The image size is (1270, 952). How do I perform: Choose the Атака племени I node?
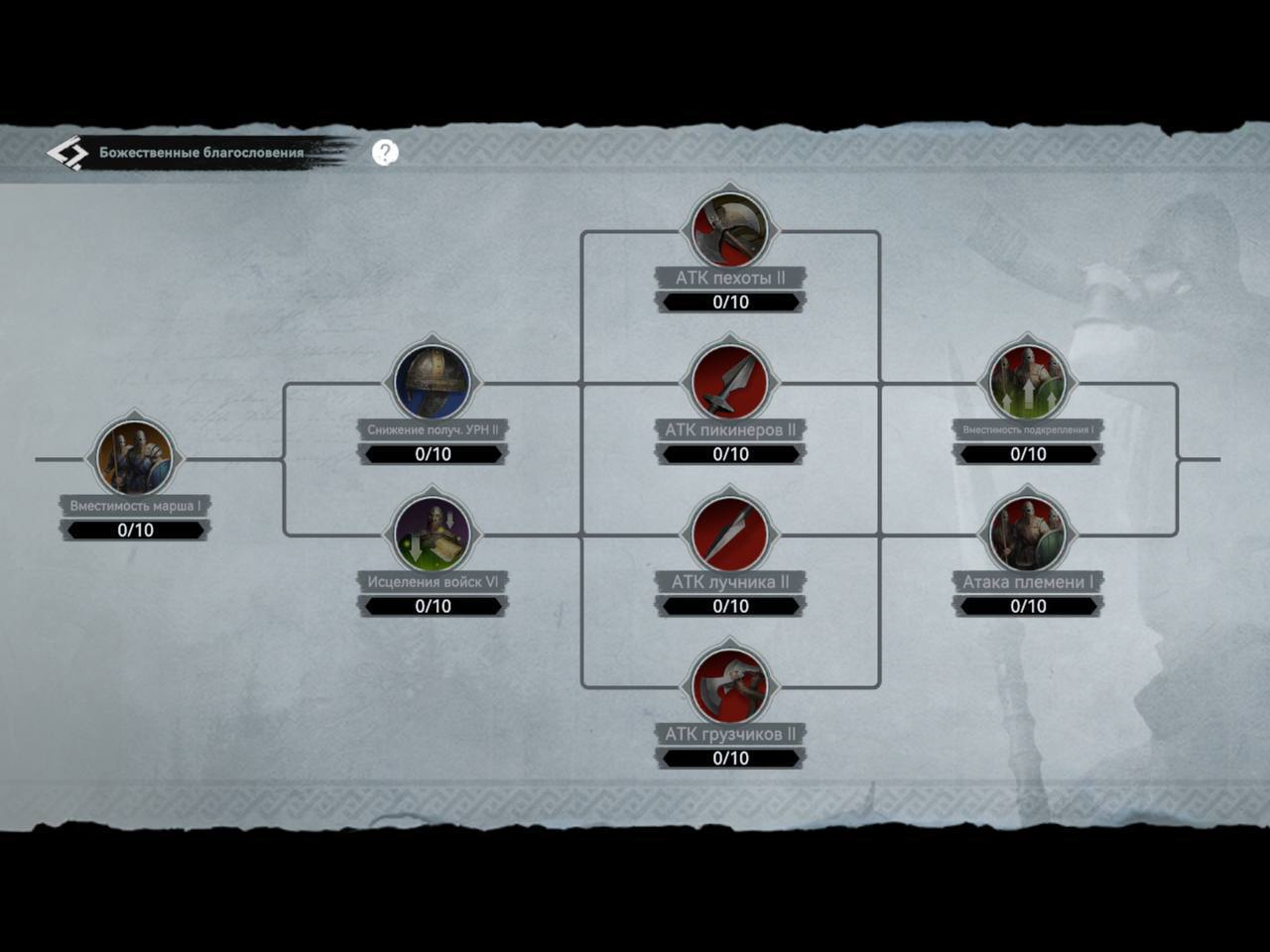tap(1028, 534)
